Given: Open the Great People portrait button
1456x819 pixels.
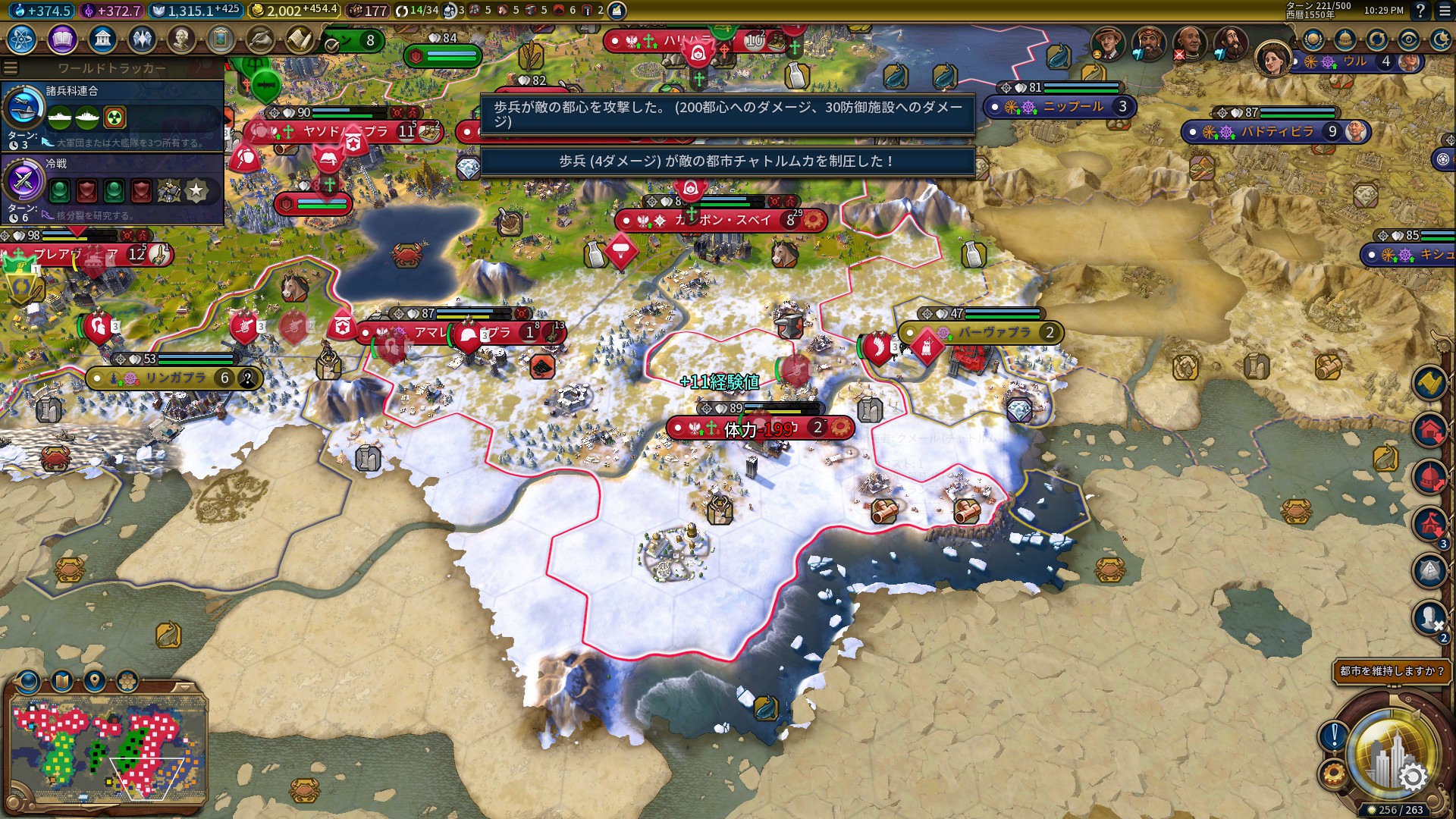Looking at the screenshot, I should tap(181, 39).
